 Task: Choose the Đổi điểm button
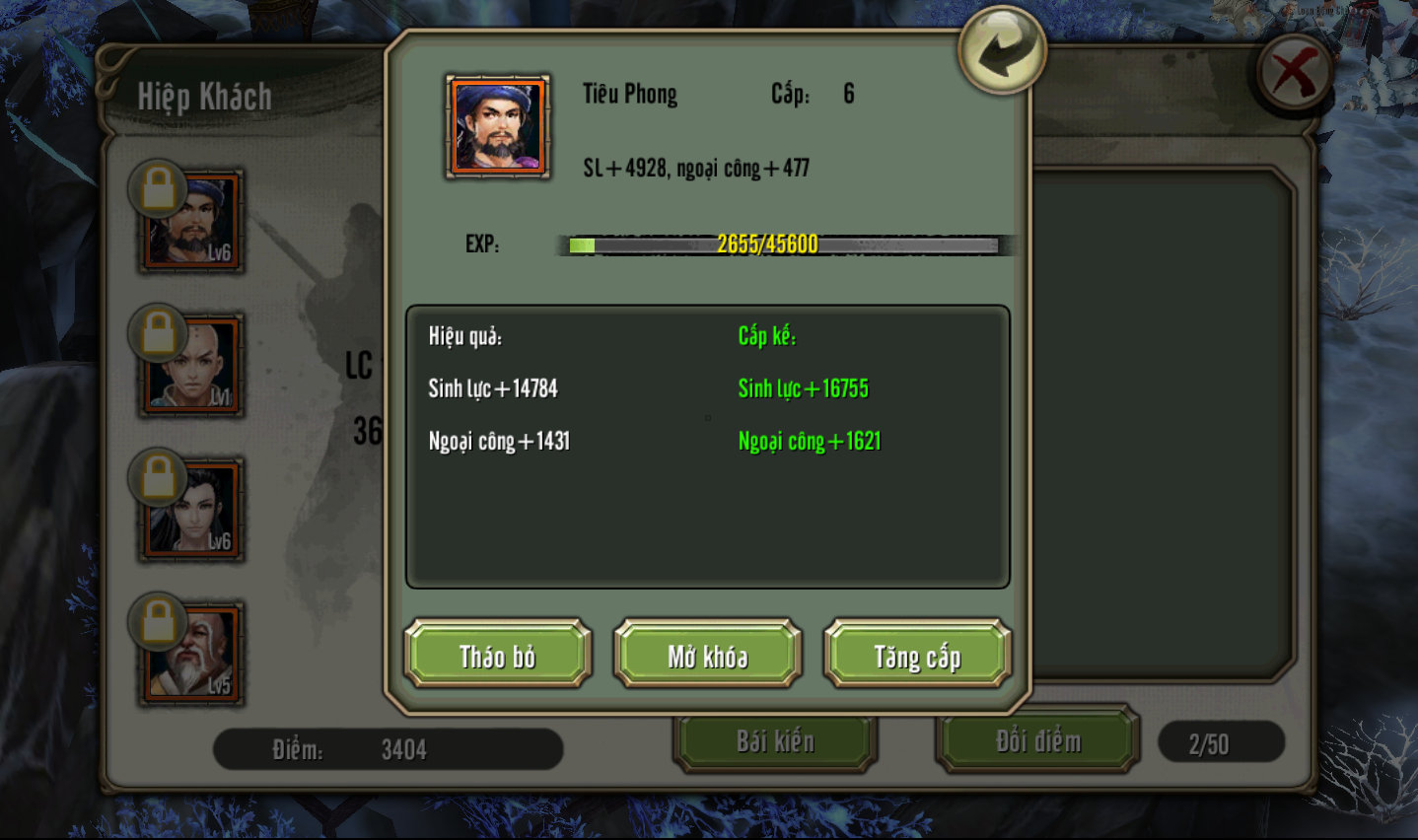click(1037, 741)
